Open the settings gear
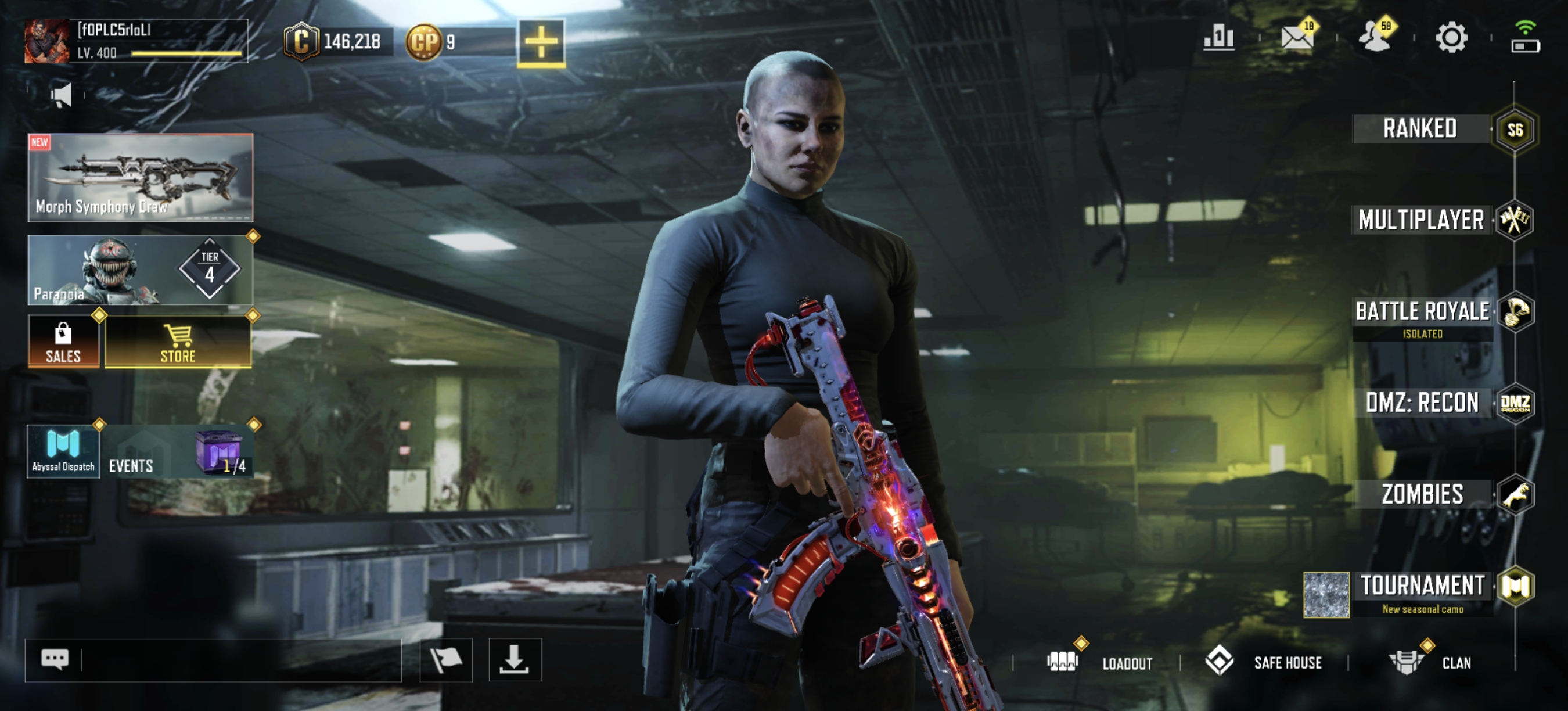Screen dimensions: 1568x711 coord(1451,38)
